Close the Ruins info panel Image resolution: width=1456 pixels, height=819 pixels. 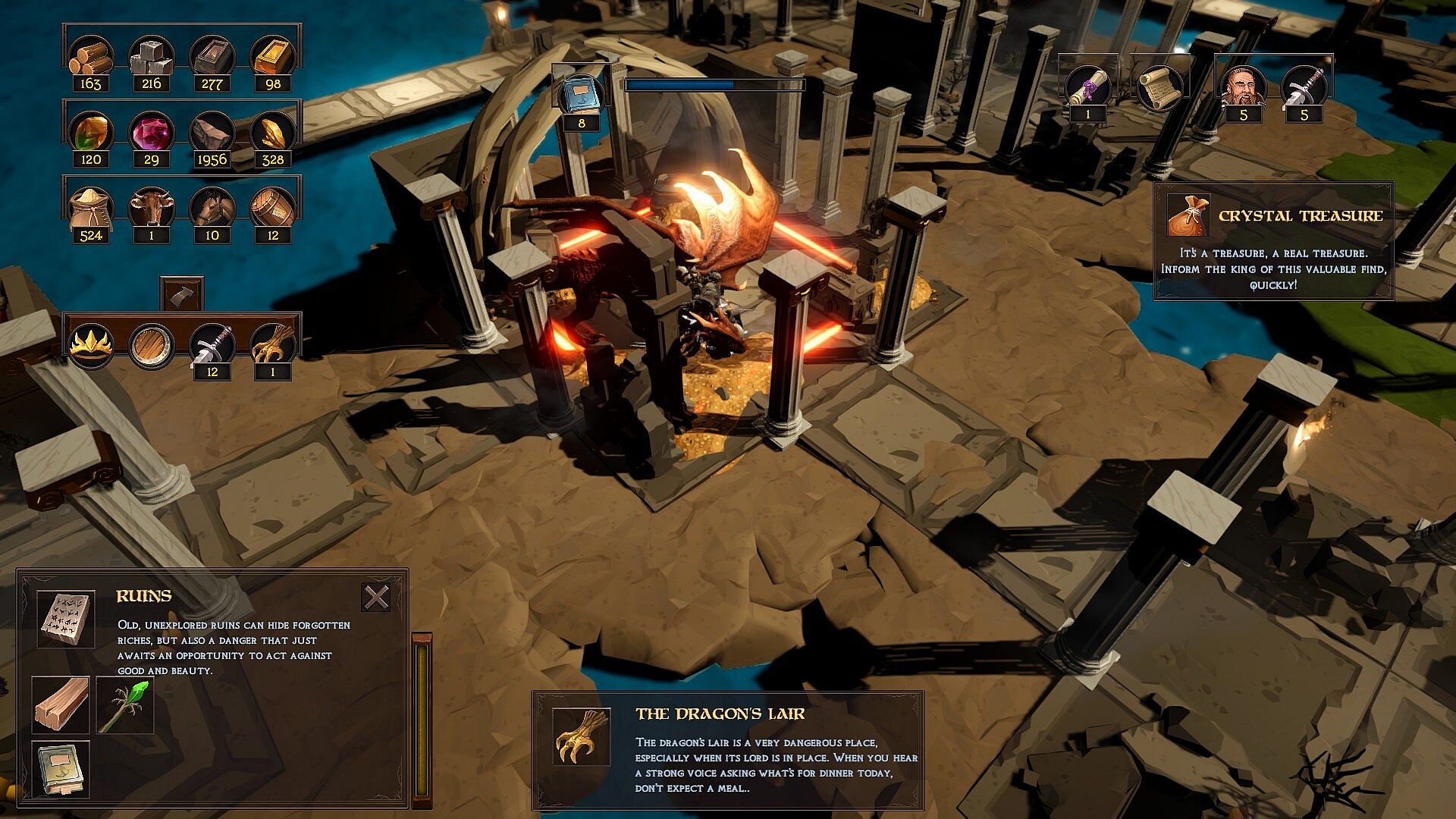(376, 598)
